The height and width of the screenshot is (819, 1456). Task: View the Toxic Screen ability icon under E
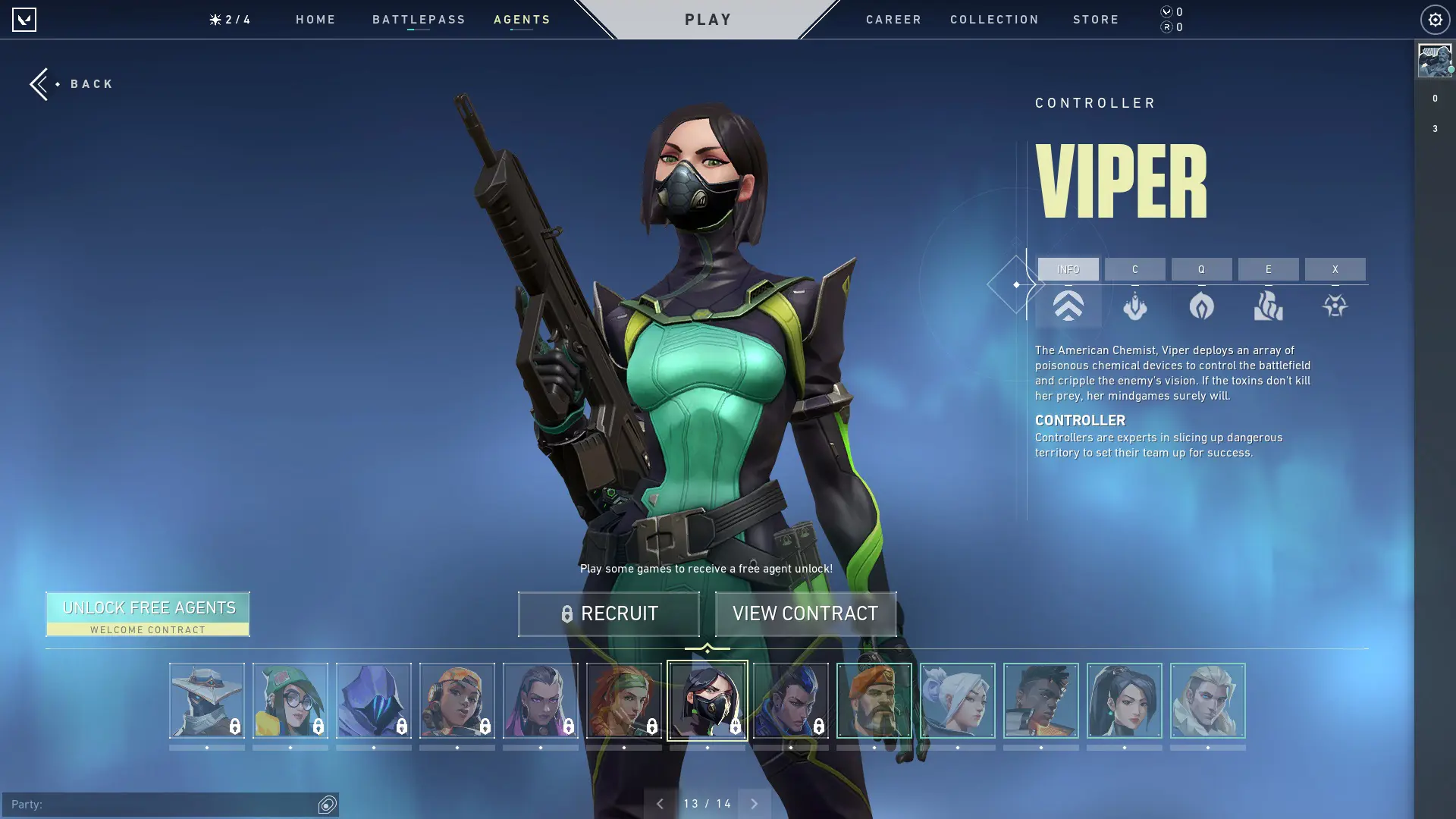click(x=1268, y=306)
